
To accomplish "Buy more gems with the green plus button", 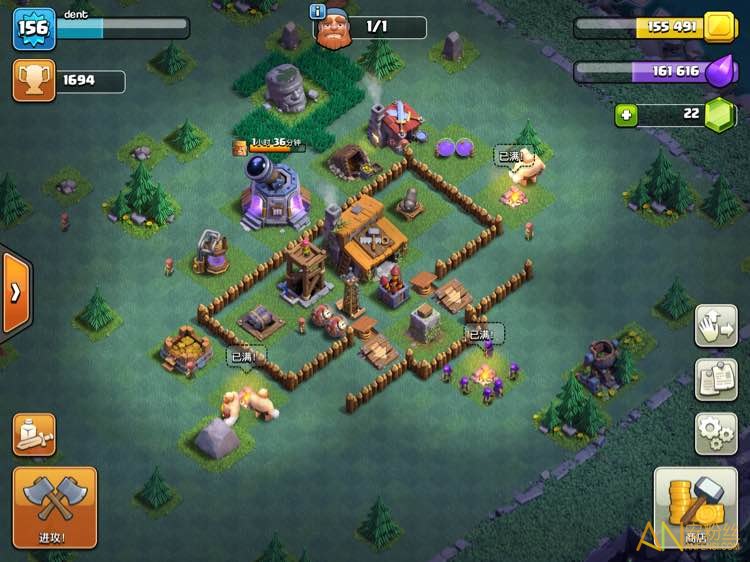I will click(627, 115).
